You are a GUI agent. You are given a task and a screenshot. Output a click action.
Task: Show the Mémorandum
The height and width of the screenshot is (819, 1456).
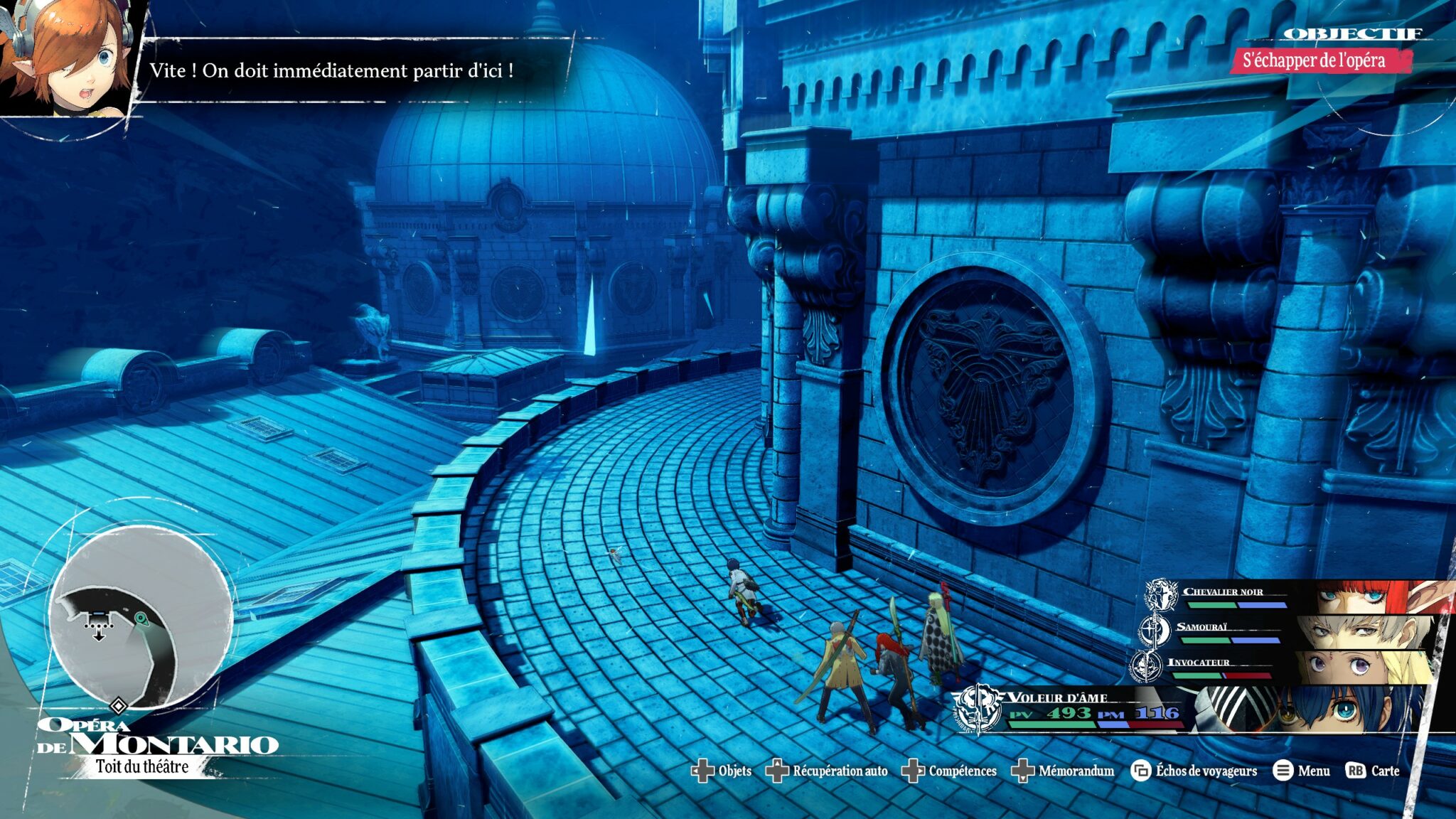pos(1063,771)
